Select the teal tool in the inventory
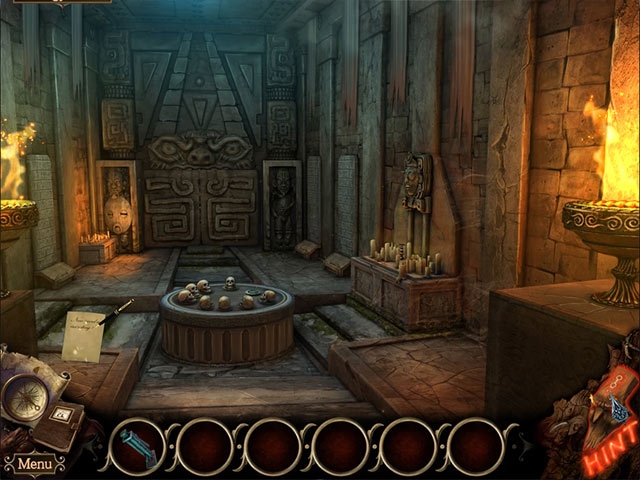The width and height of the screenshot is (640, 480). [x=135, y=445]
